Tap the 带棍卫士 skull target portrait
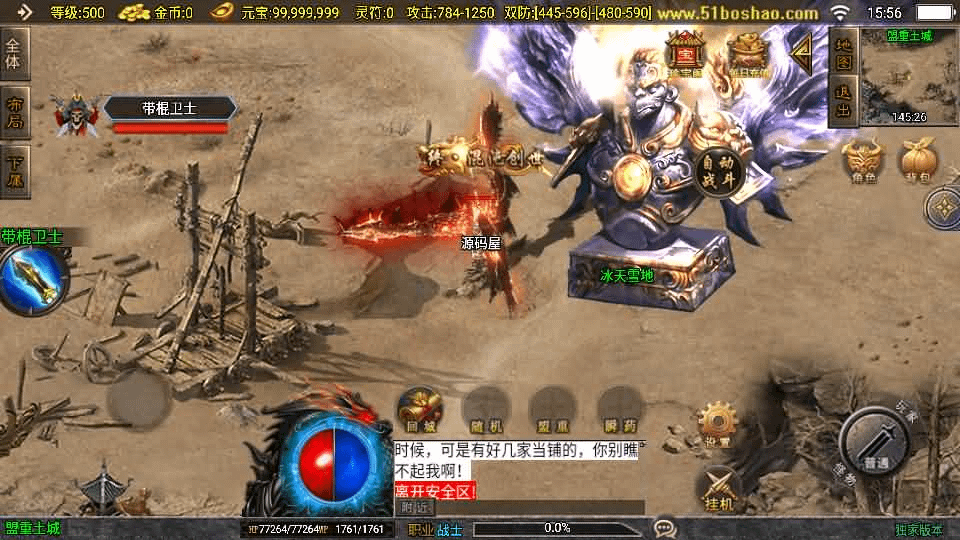Viewport: 960px width, 540px height. [75, 115]
